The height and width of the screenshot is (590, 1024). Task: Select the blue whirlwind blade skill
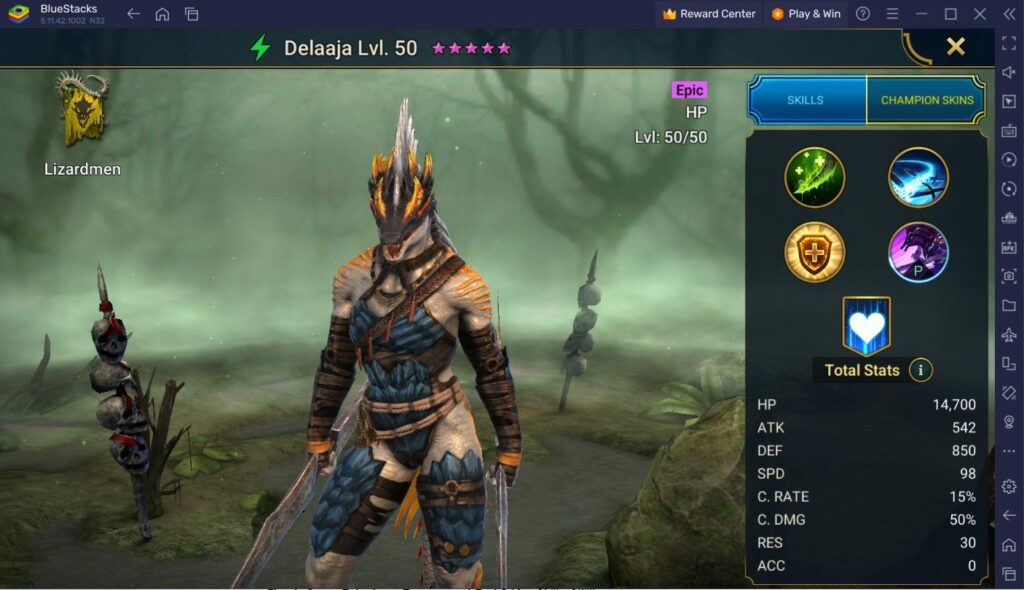pos(918,177)
